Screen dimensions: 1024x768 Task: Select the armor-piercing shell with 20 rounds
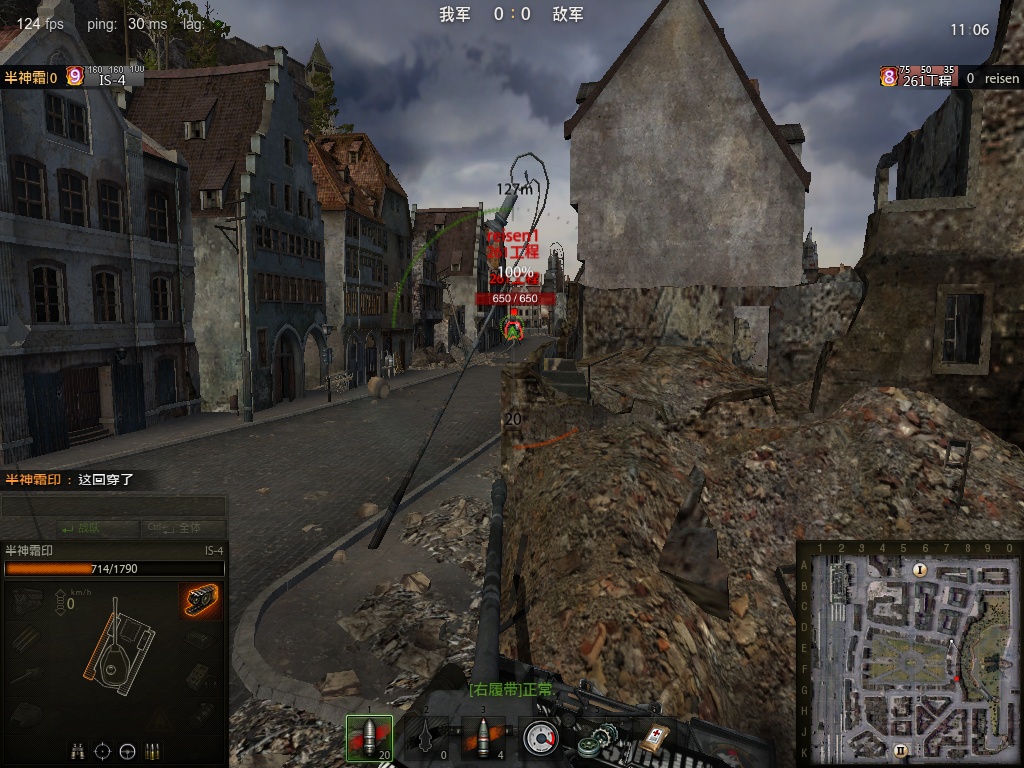point(369,738)
